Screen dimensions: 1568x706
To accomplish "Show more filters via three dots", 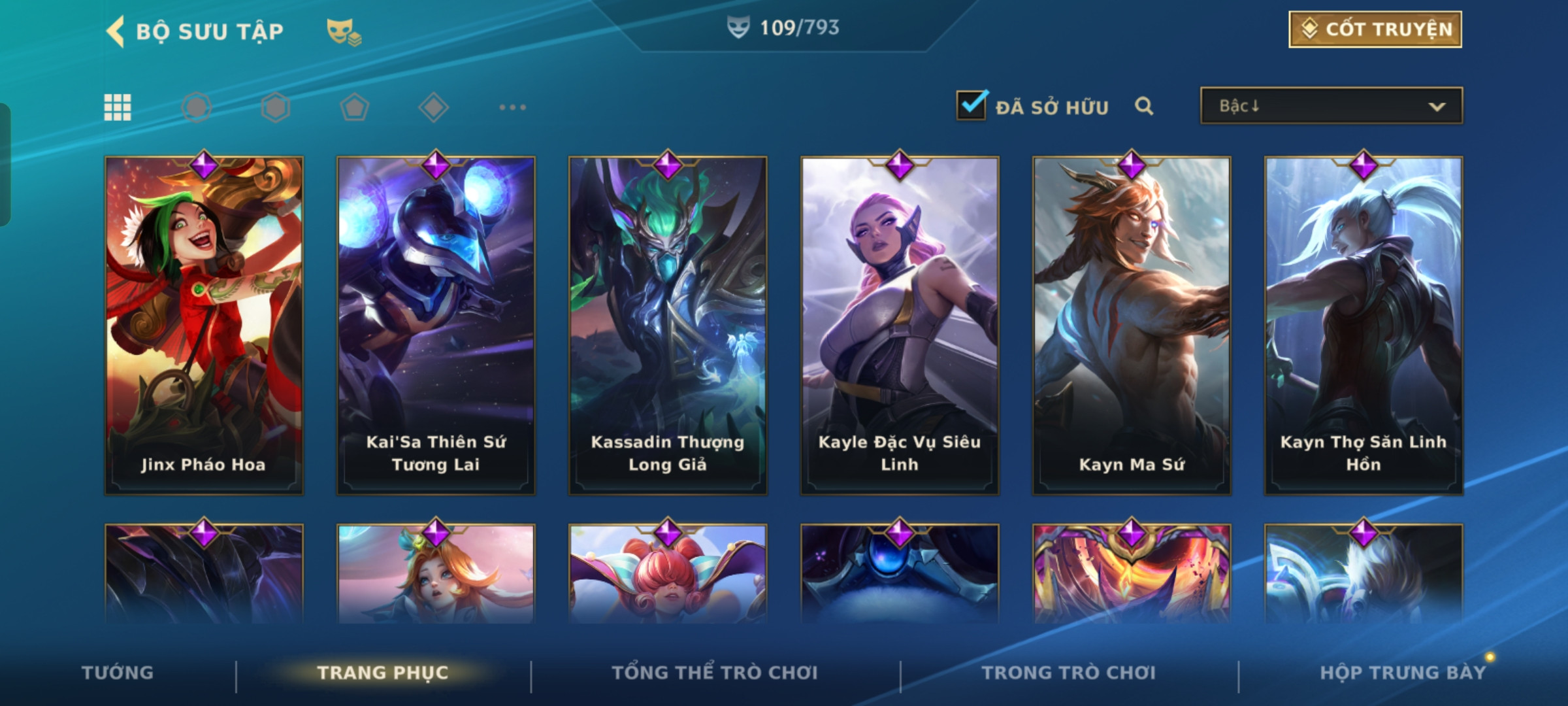I will pos(512,107).
